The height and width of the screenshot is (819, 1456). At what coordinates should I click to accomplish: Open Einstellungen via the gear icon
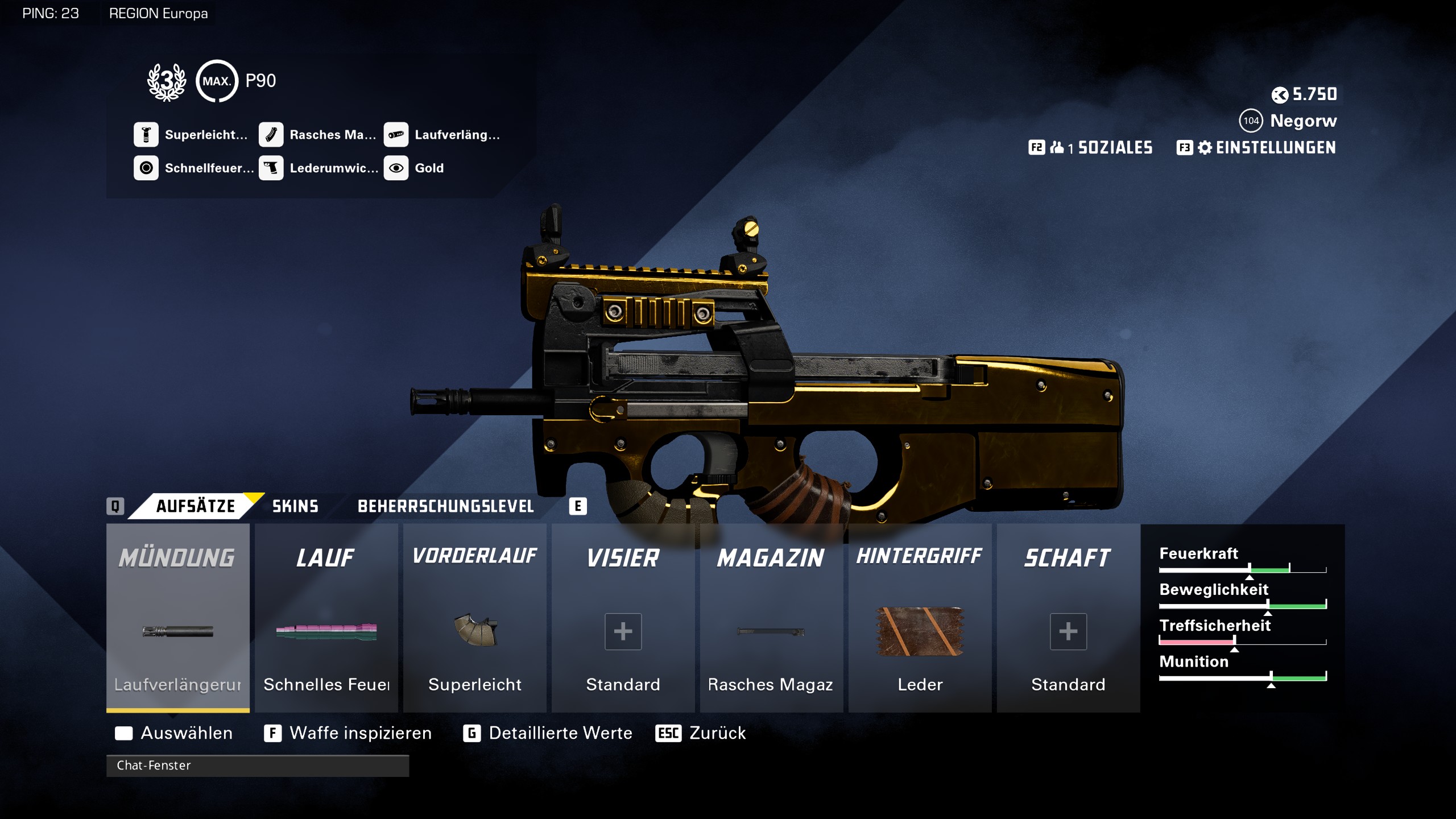pyautogui.click(x=1206, y=148)
